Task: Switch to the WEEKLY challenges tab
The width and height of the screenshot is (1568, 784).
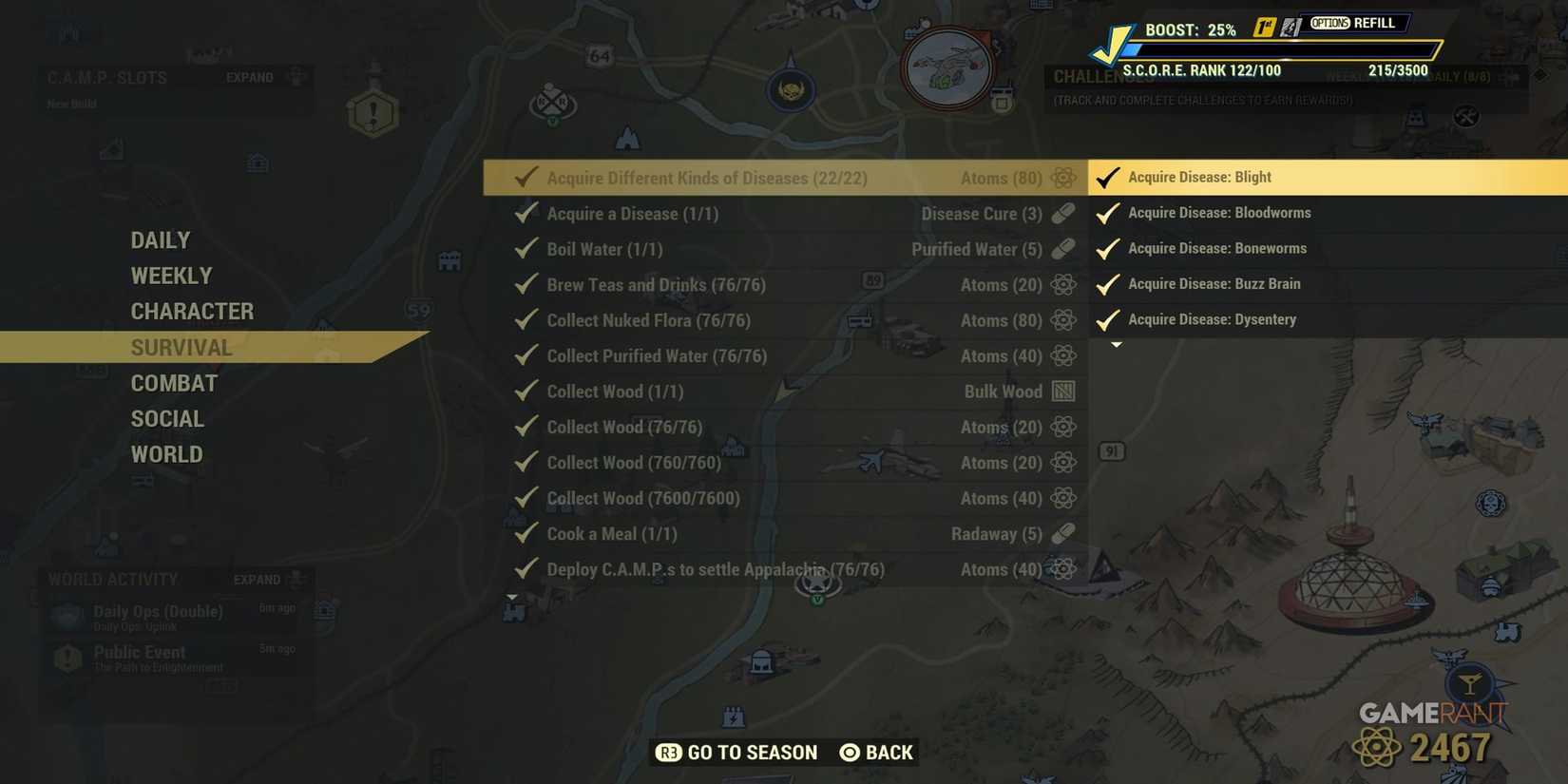Action: pyautogui.click(x=171, y=276)
